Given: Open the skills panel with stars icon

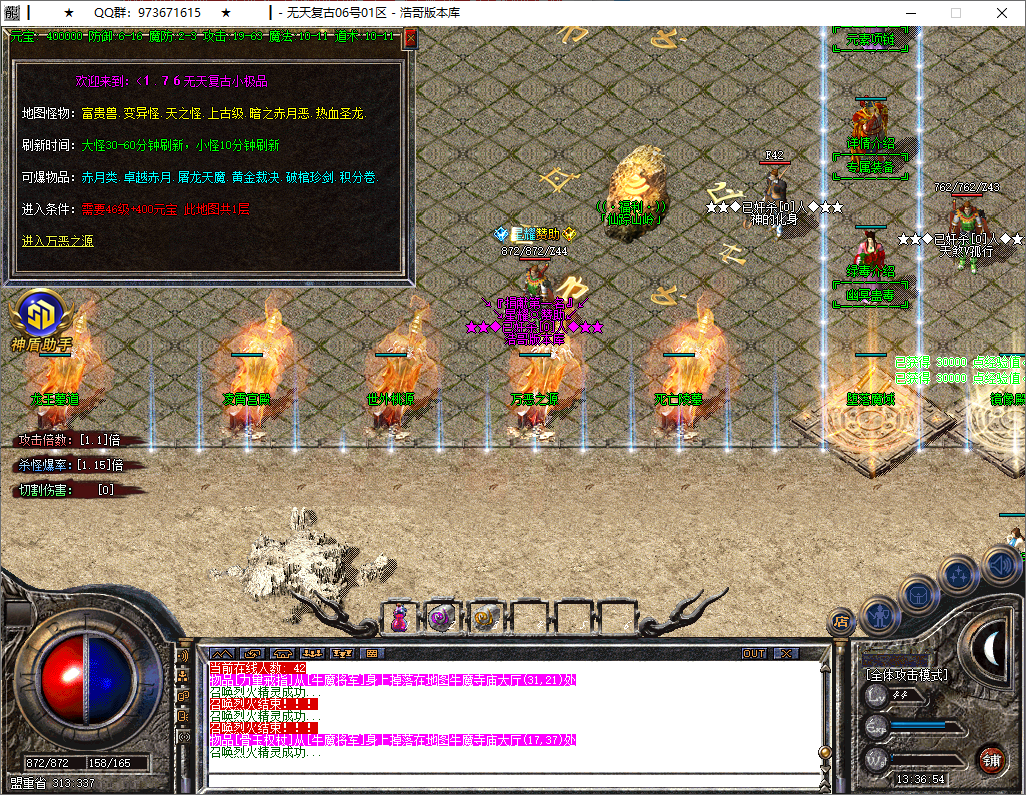Looking at the screenshot, I should tap(959, 575).
